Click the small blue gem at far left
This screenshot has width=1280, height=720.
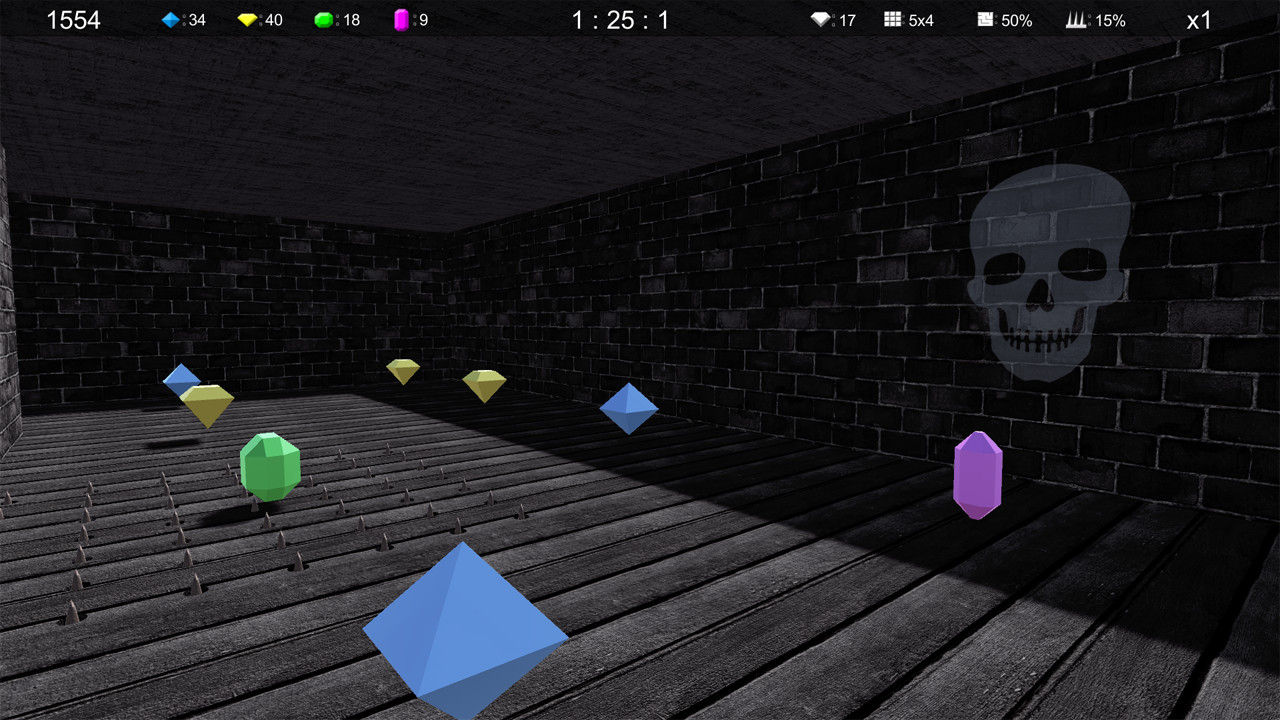tap(182, 378)
